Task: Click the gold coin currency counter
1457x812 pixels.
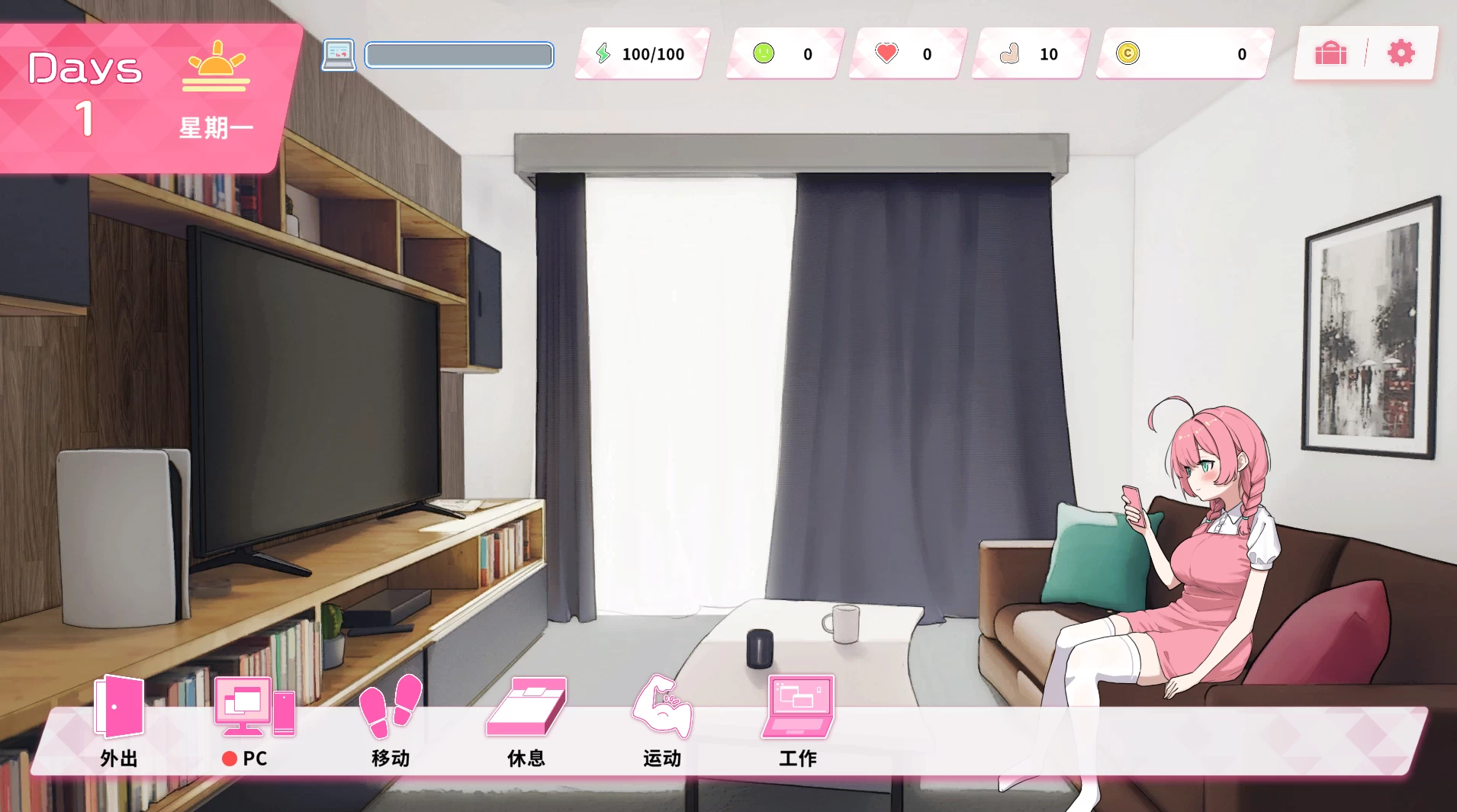Action: click(1130, 53)
